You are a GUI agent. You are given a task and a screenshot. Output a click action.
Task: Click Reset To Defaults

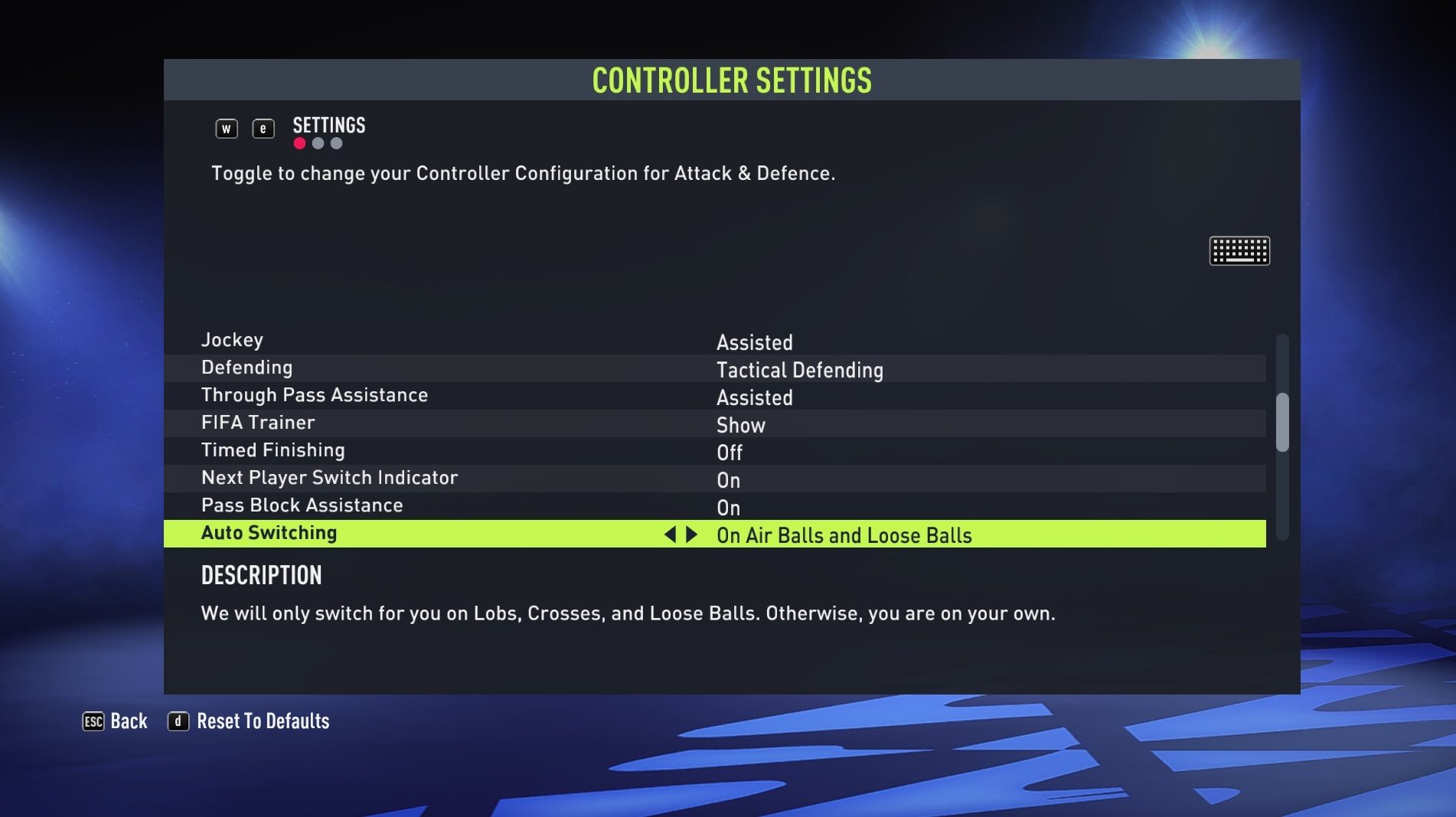point(263,721)
